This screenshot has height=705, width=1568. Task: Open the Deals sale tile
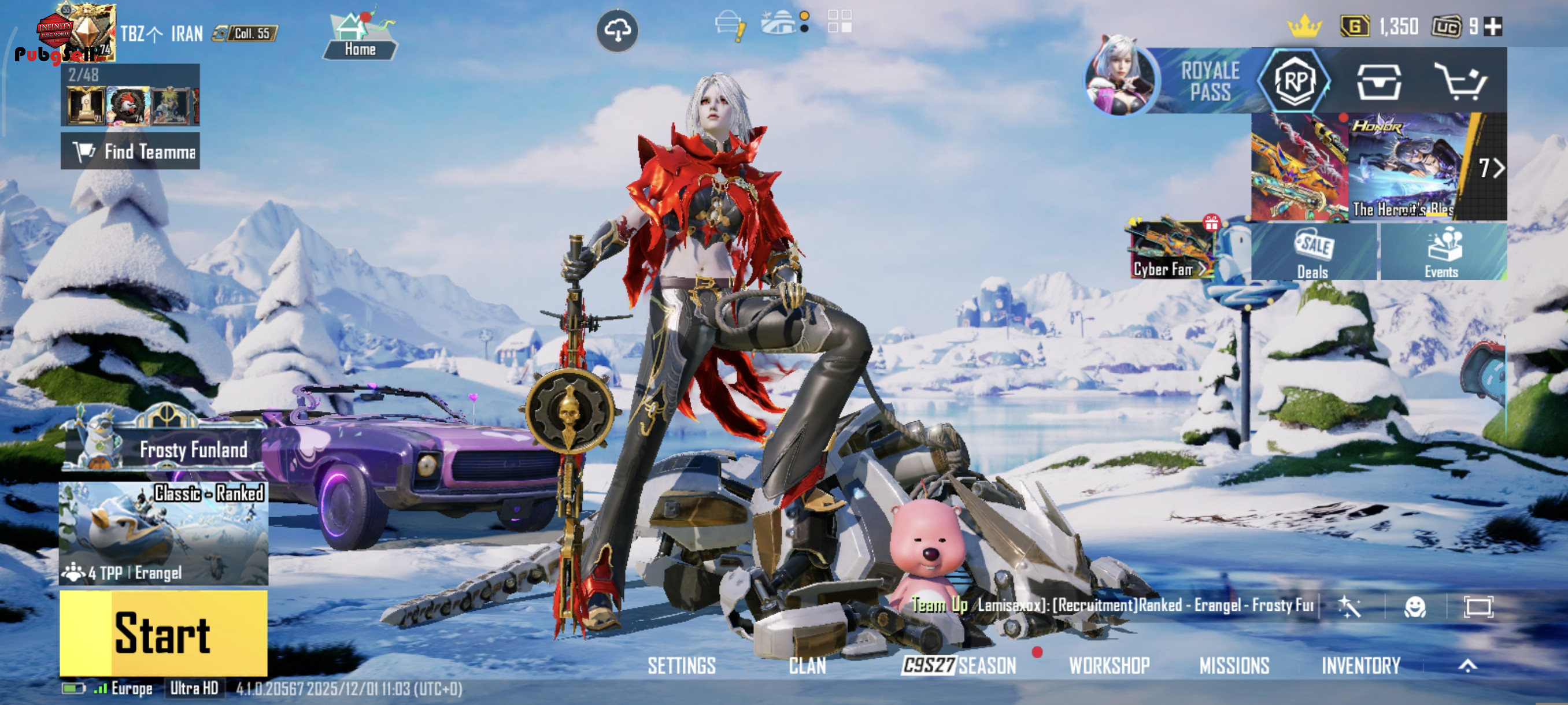point(1313,253)
